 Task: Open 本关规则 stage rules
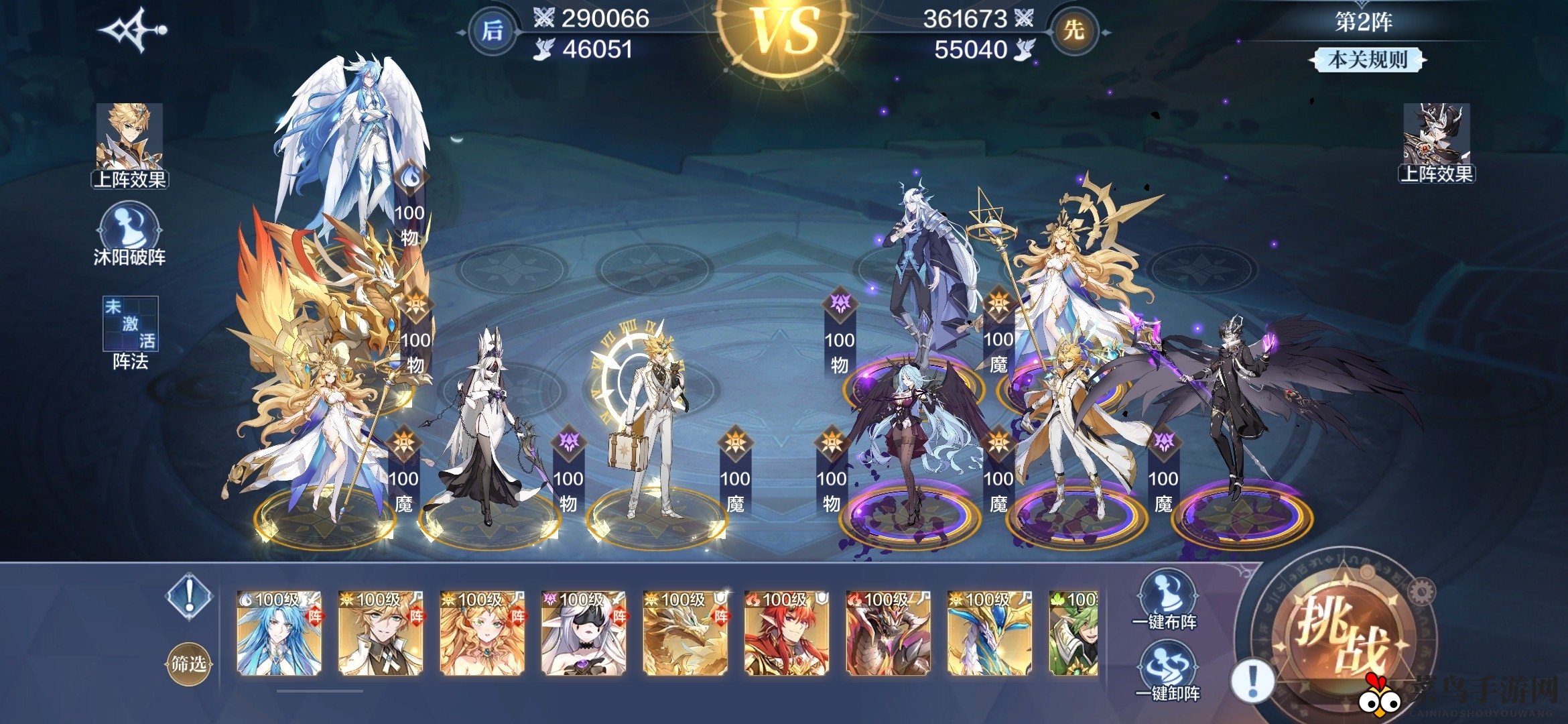(1367, 60)
